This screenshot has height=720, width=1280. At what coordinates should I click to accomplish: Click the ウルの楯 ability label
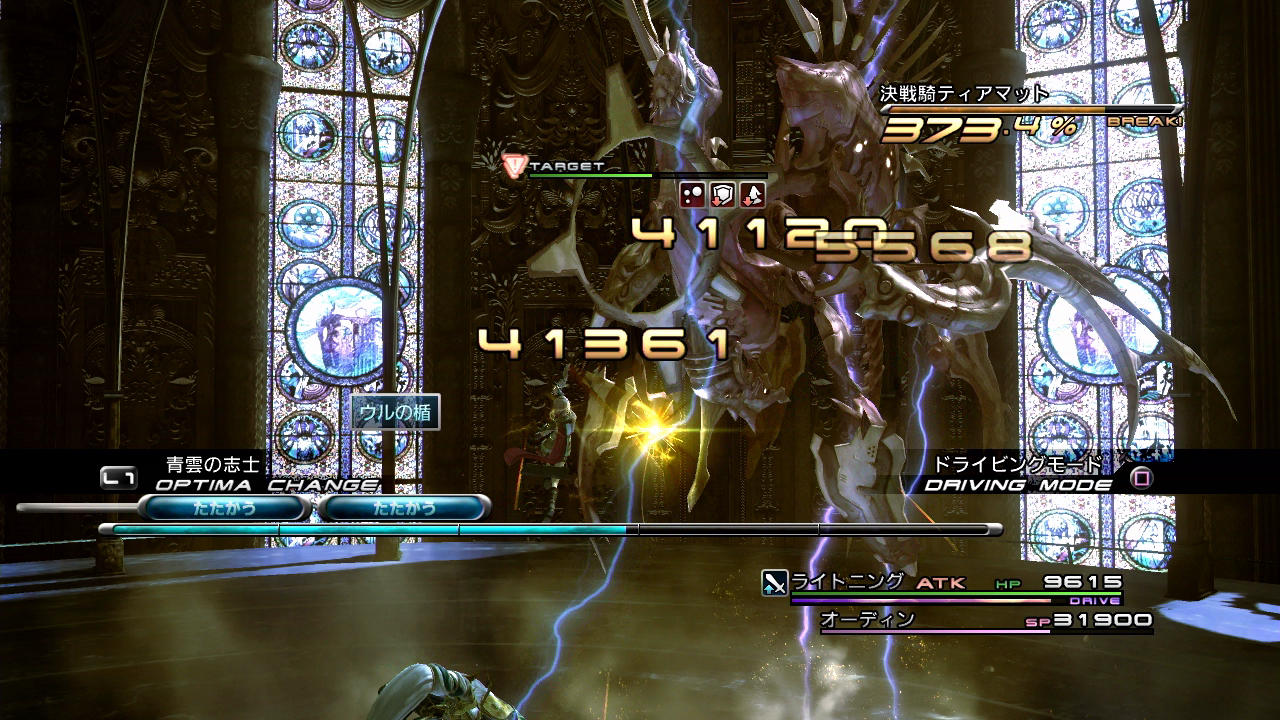[396, 412]
